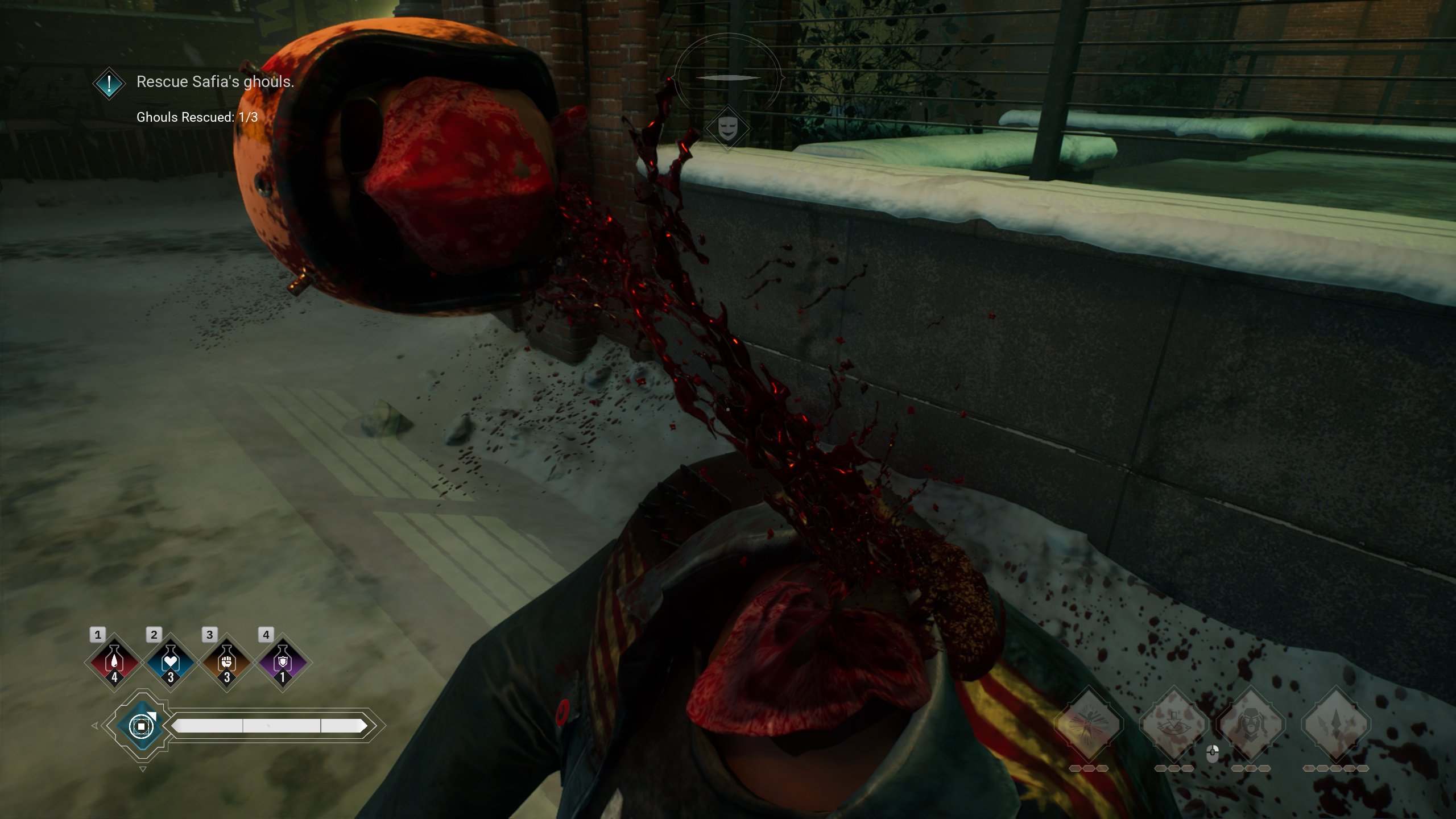
Task: Use the orange fist strength elixir
Action: pyautogui.click(x=226, y=662)
